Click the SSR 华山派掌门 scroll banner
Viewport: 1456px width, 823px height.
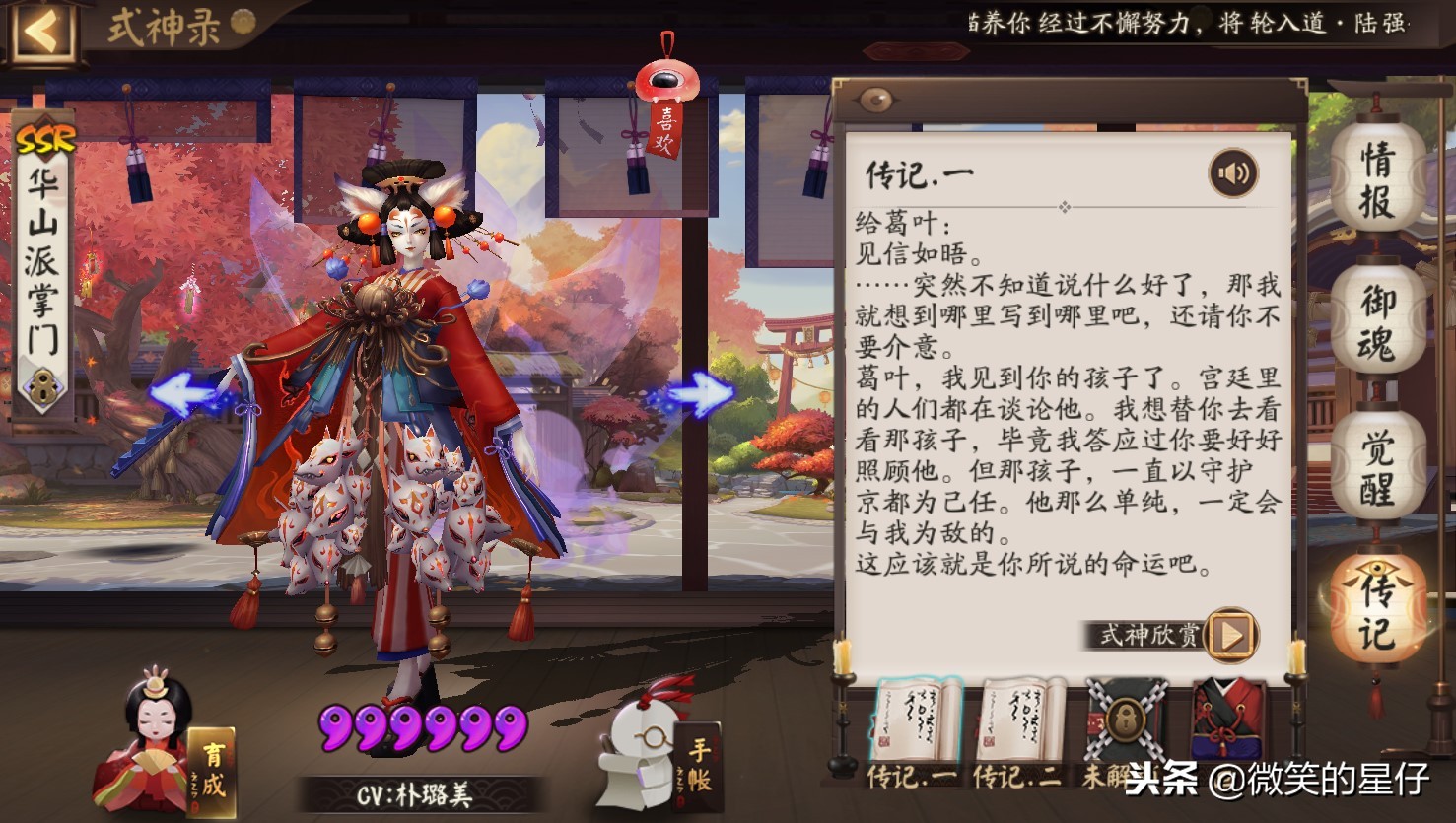(x=39, y=266)
